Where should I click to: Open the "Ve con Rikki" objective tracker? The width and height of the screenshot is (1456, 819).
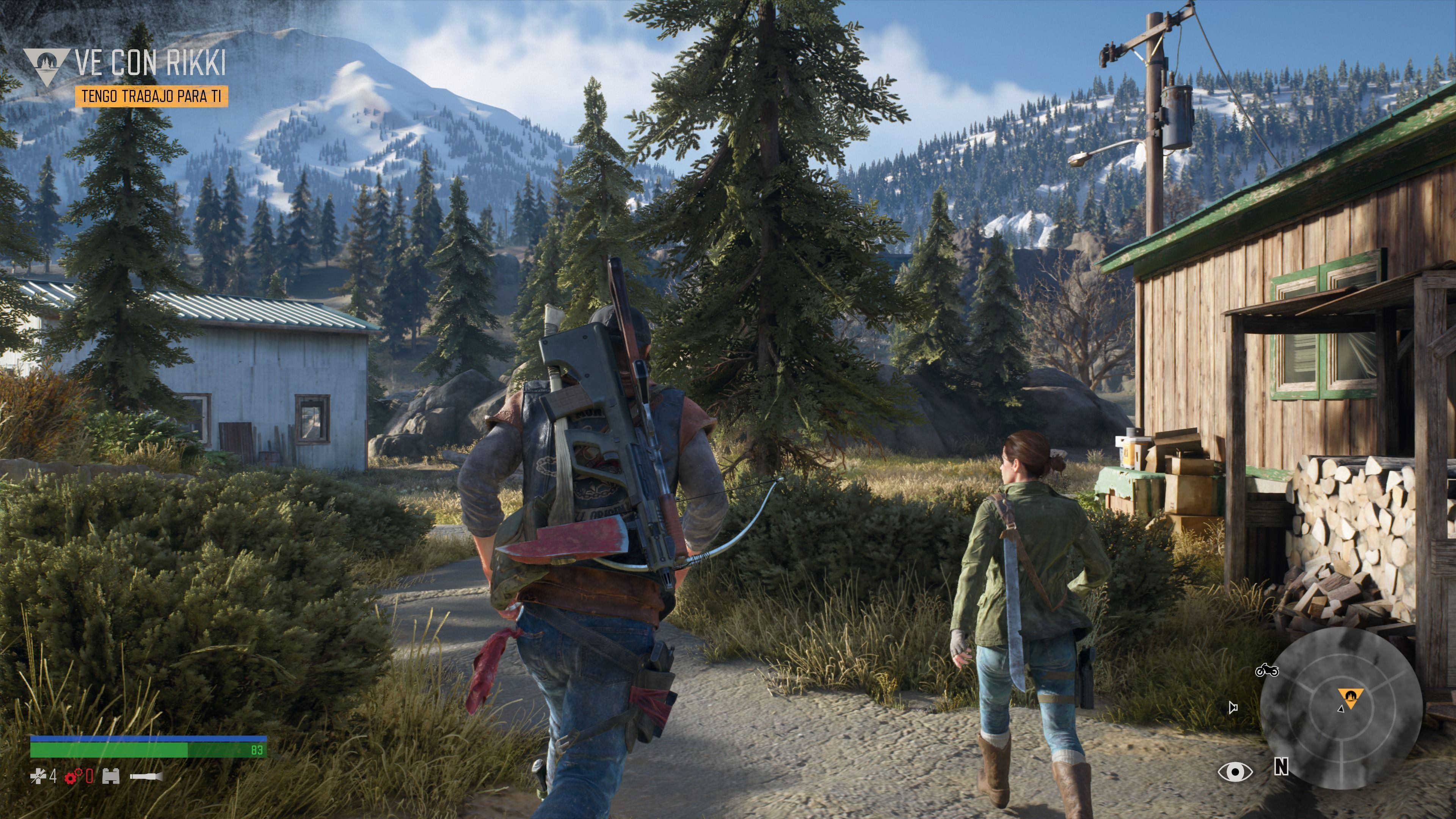pyautogui.click(x=151, y=62)
